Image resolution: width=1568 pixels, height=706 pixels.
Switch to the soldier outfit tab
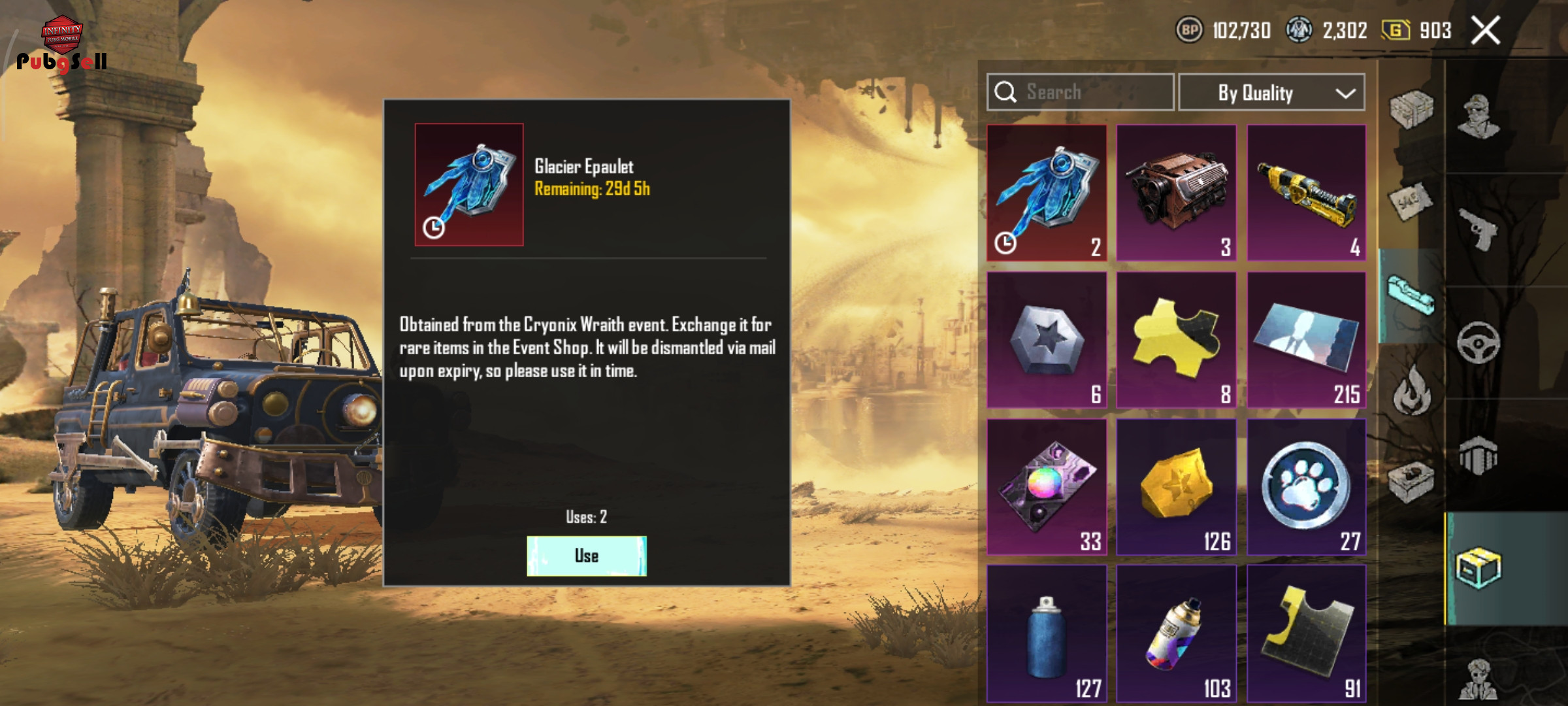click(1478, 116)
